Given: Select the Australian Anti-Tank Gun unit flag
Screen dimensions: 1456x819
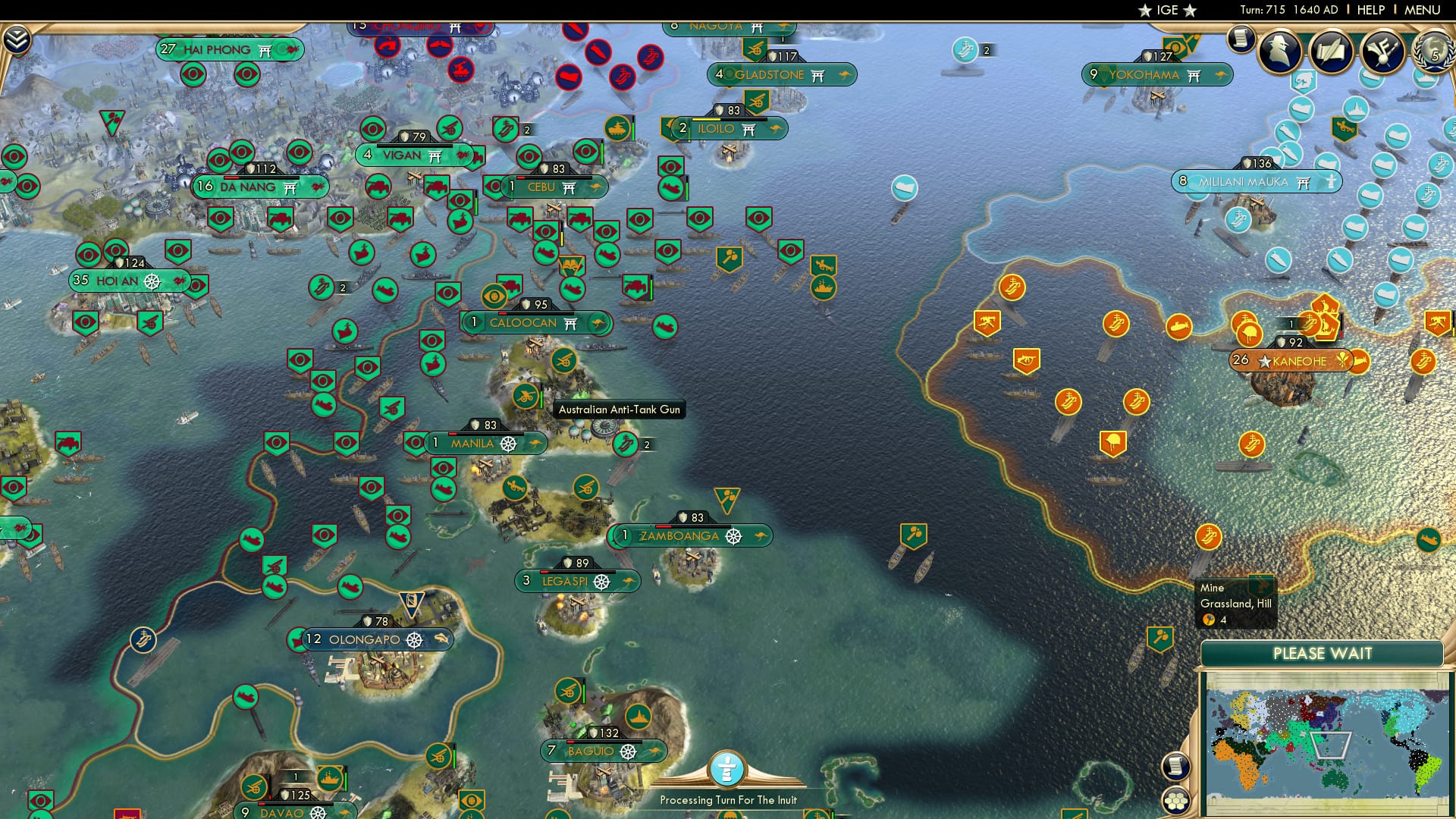Looking at the screenshot, I should pyautogui.click(x=527, y=395).
